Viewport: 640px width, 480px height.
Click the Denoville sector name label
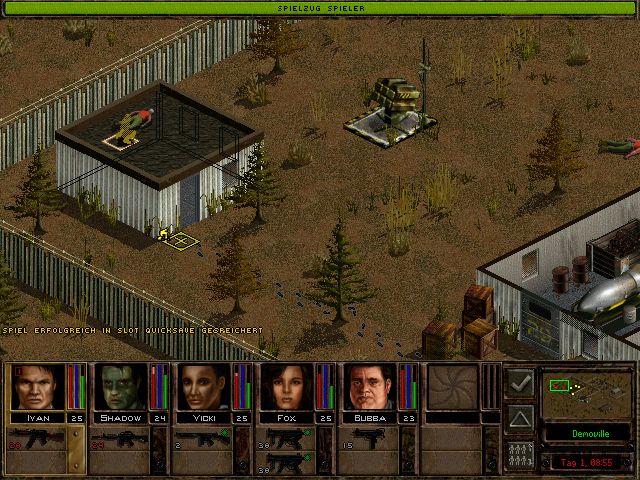[585, 435]
